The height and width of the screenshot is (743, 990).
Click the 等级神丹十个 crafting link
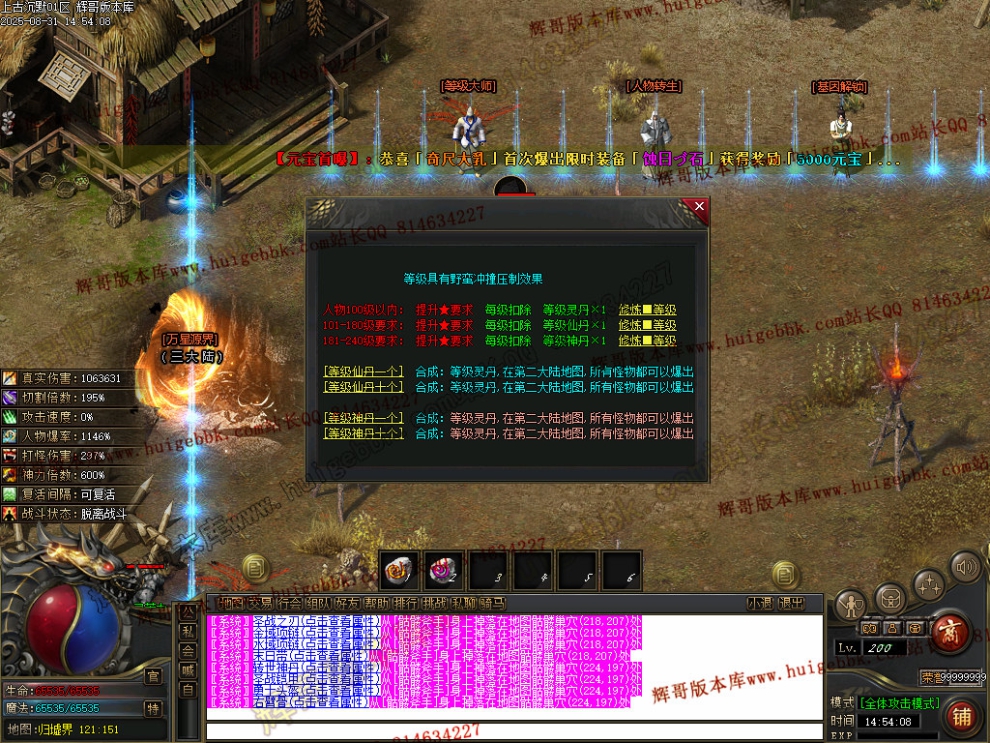coord(363,433)
